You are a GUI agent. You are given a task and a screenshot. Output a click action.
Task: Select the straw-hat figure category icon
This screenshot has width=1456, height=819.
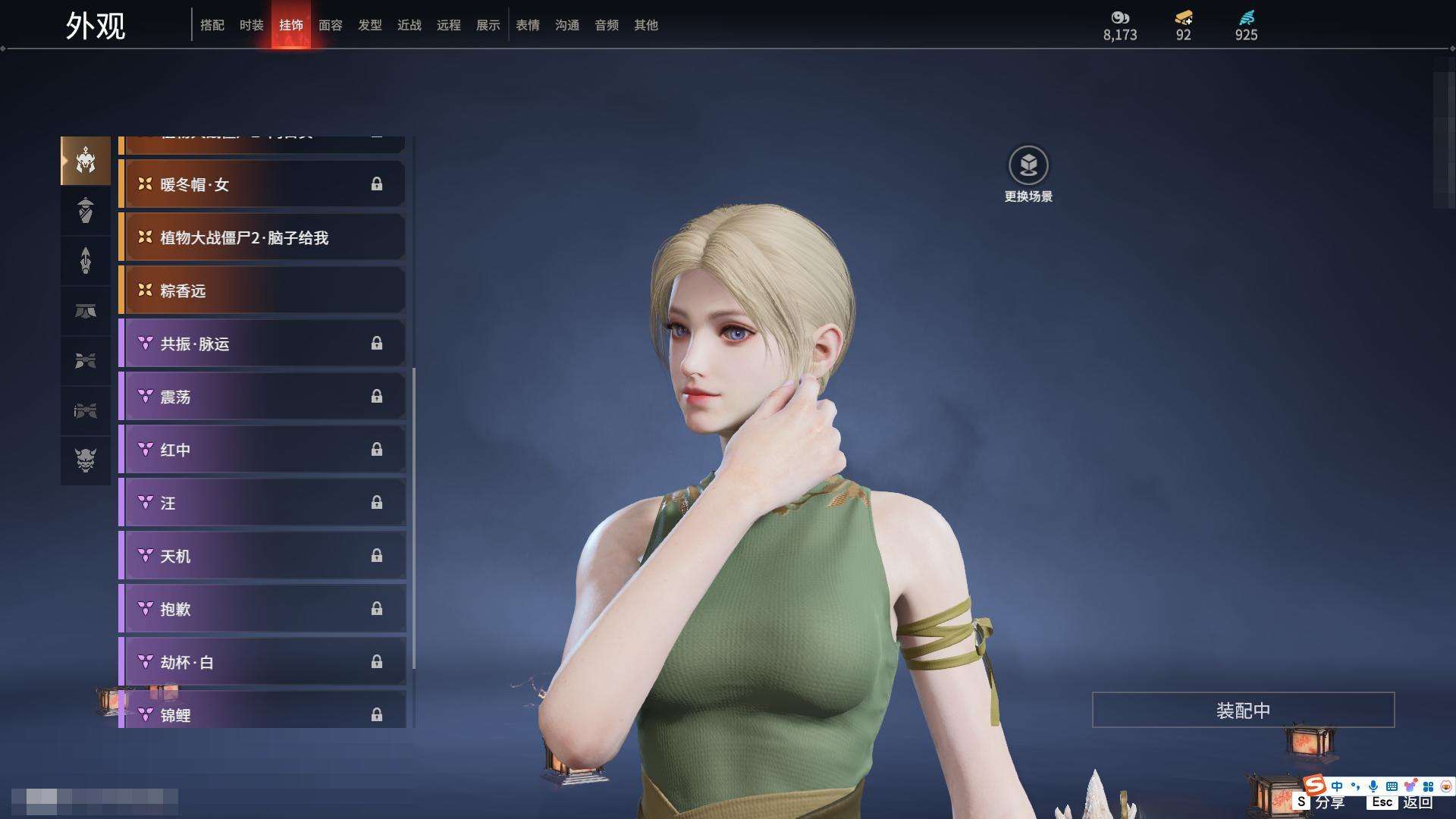point(86,210)
